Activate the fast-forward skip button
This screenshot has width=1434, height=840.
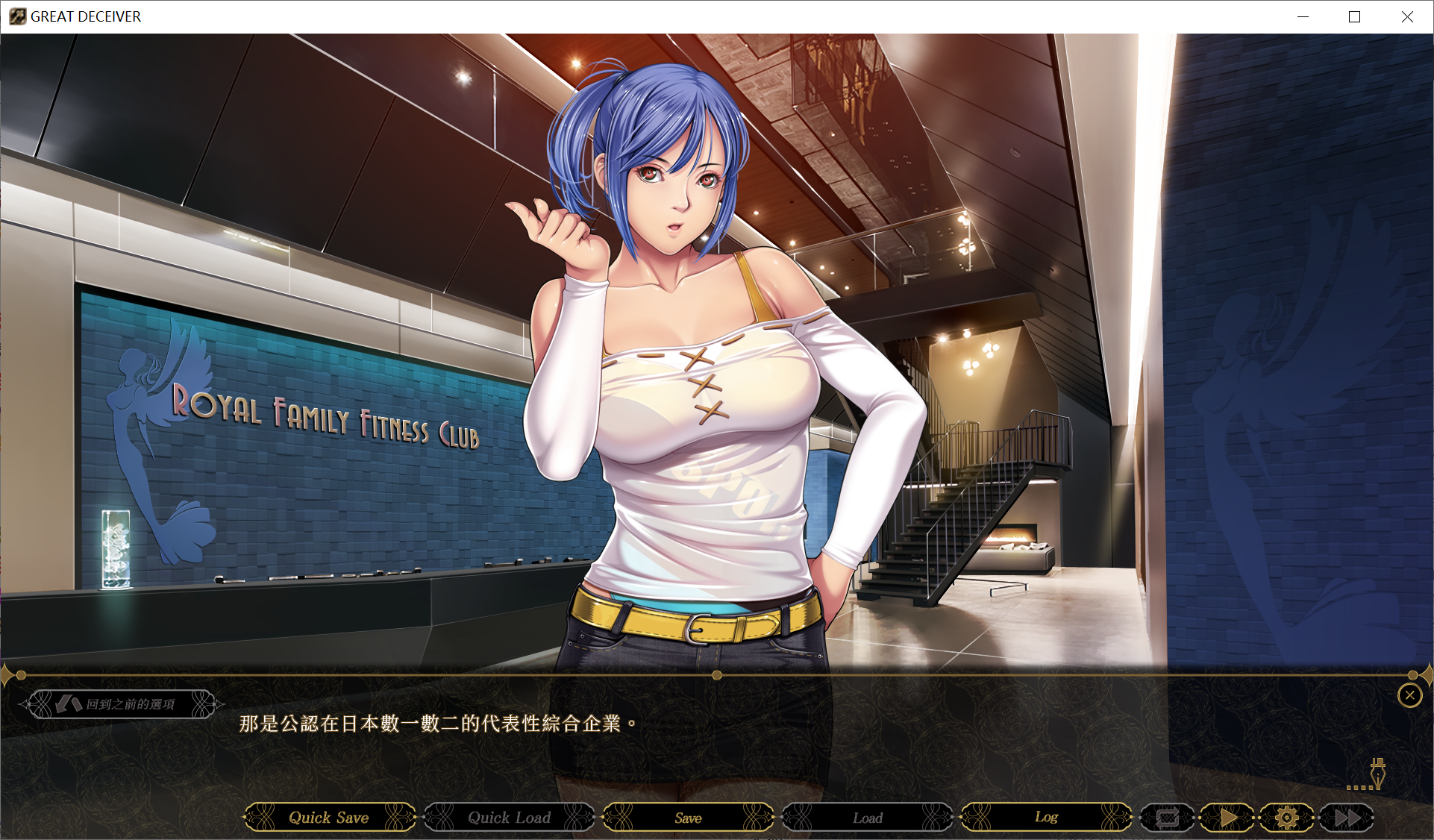pyautogui.click(x=1347, y=818)
